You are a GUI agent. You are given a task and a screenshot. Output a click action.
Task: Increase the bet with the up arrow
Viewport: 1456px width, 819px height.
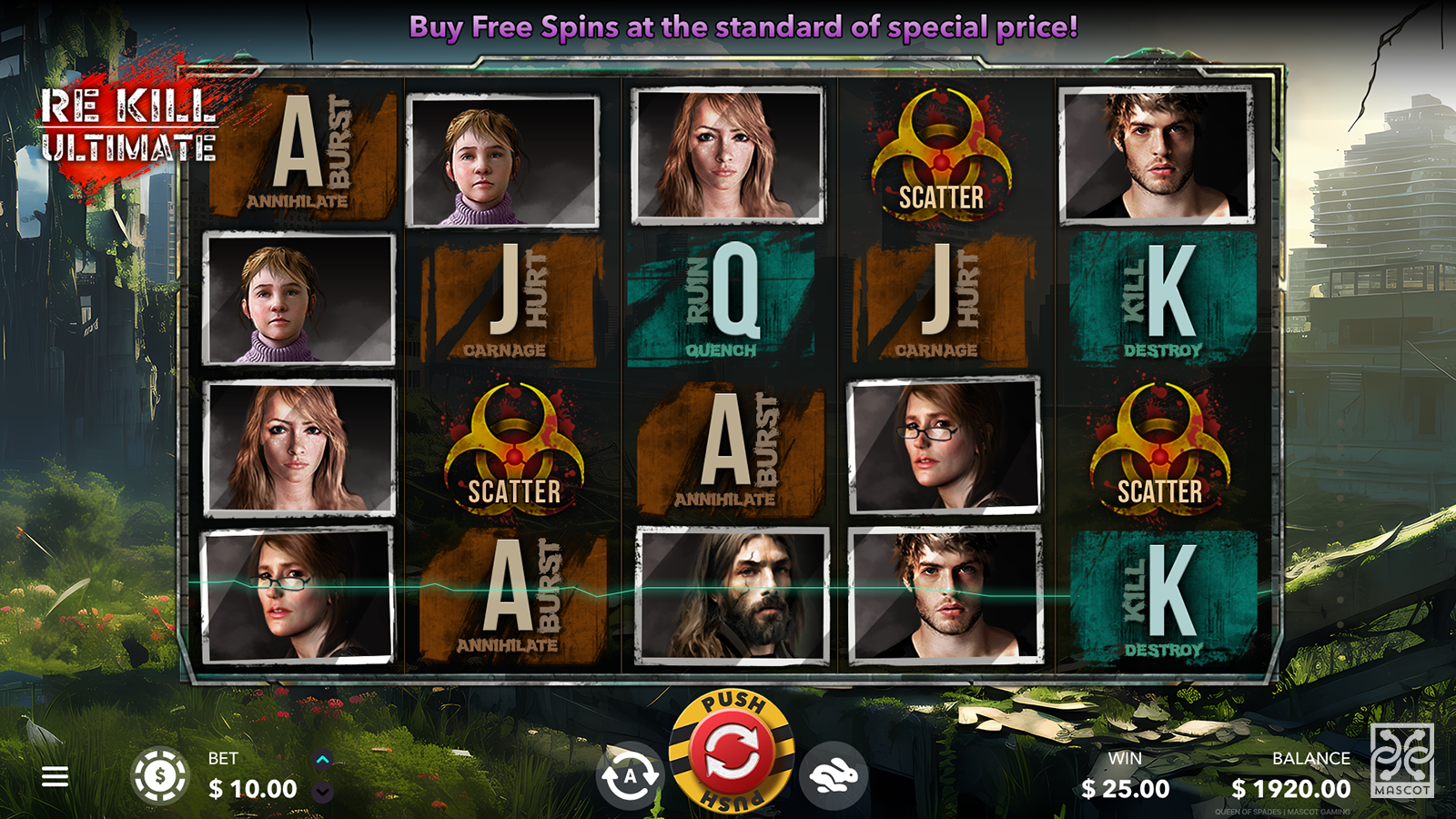click(322, 759)
